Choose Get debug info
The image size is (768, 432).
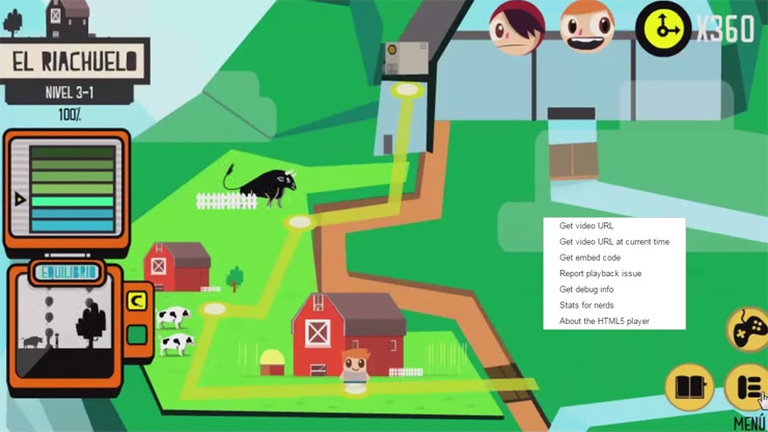pyautogui.click(x=586, y=290)
